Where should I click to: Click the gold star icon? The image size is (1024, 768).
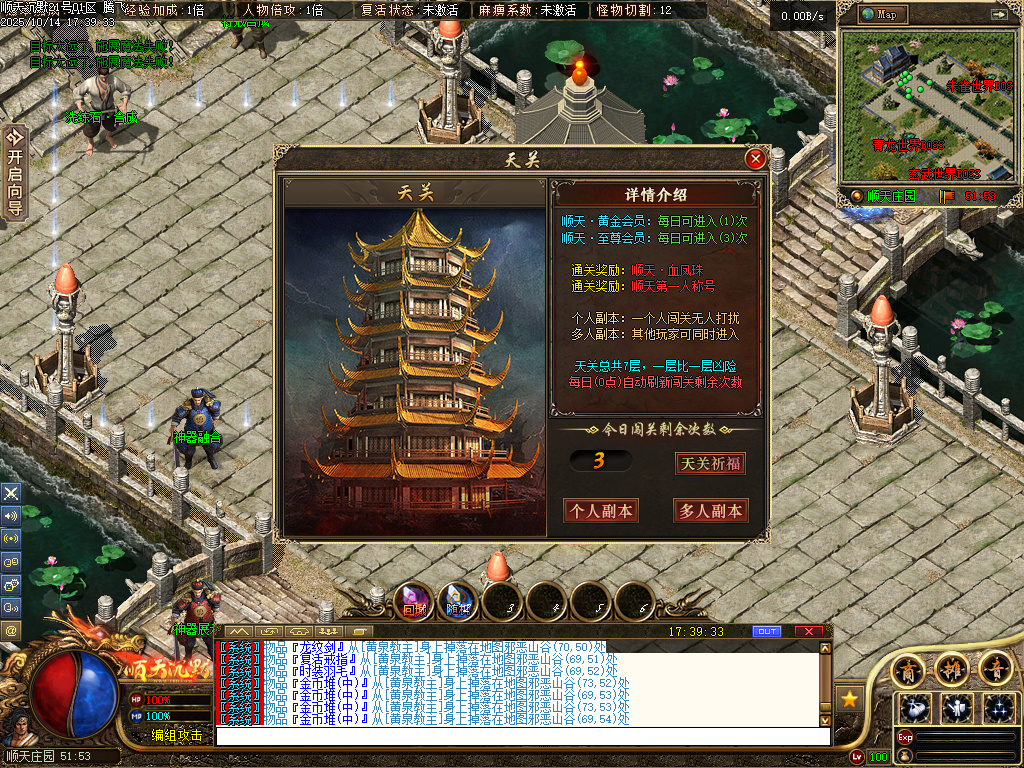pos(849,698)
